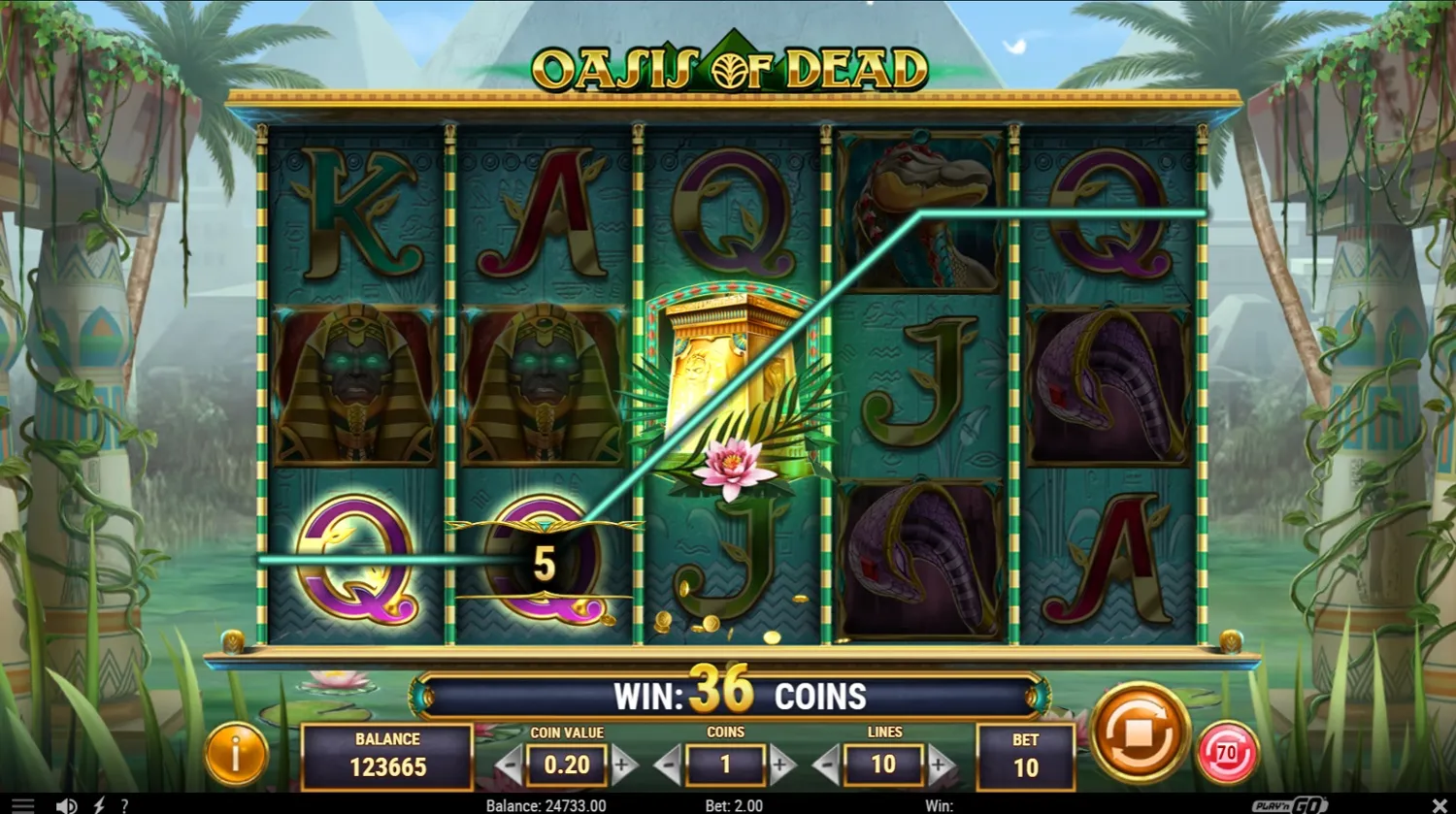The image size is (1456, 814).
Task: Open the hamburger menu in the bottom bar
Action: [x=24, y=805]
